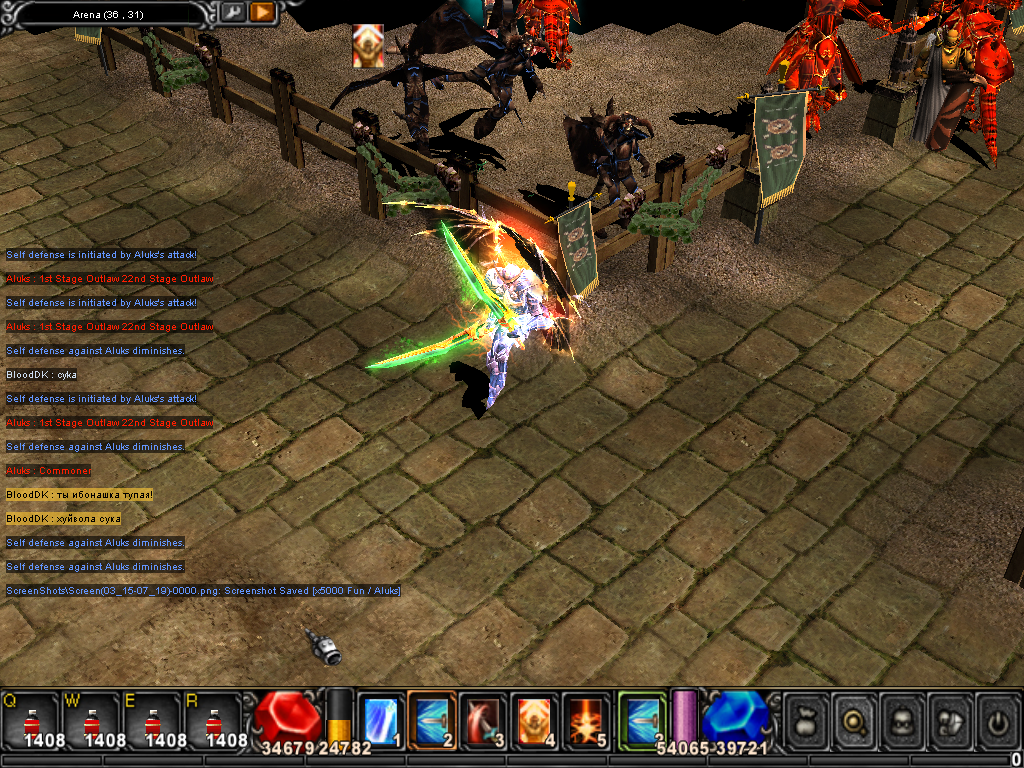This screenshot has height=768, width=1024.
Task: Click the green-framed current skill icon
Action: pos(642,718)
